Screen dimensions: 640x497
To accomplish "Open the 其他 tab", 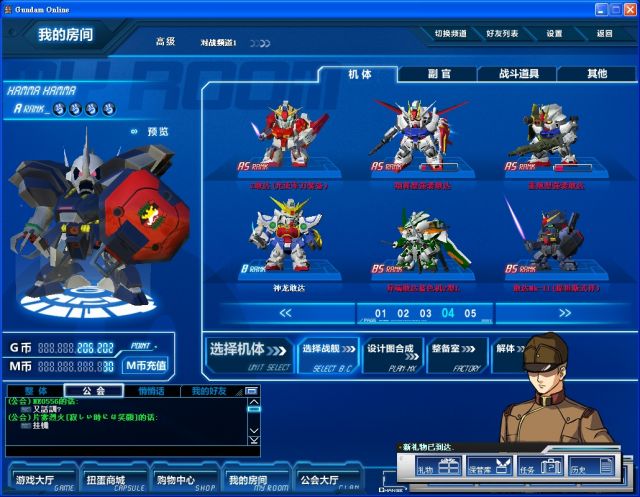I will tap(596, 74).
